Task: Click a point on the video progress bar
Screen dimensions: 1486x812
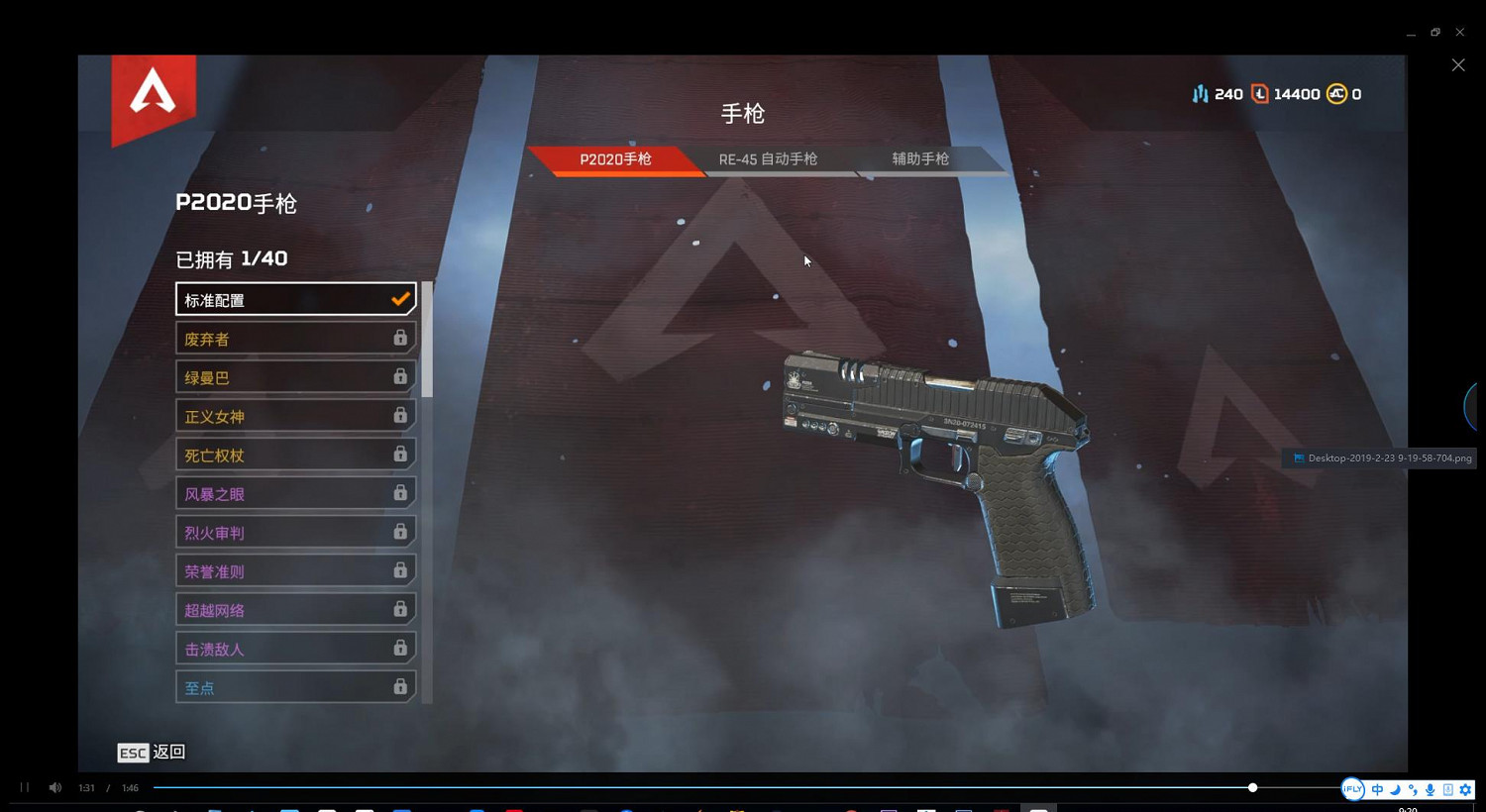Action: point(693,787)
